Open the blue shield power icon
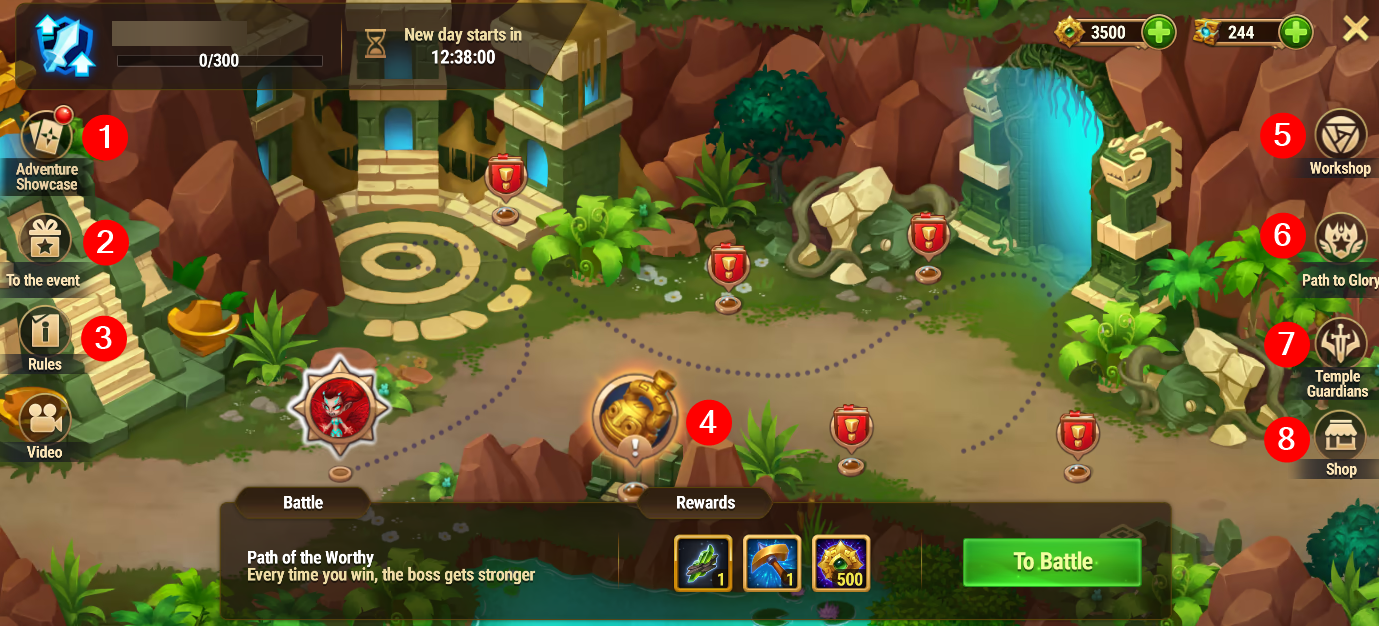Image resolution: width=1379 pixels, height=626 pixels. [64, 45]
